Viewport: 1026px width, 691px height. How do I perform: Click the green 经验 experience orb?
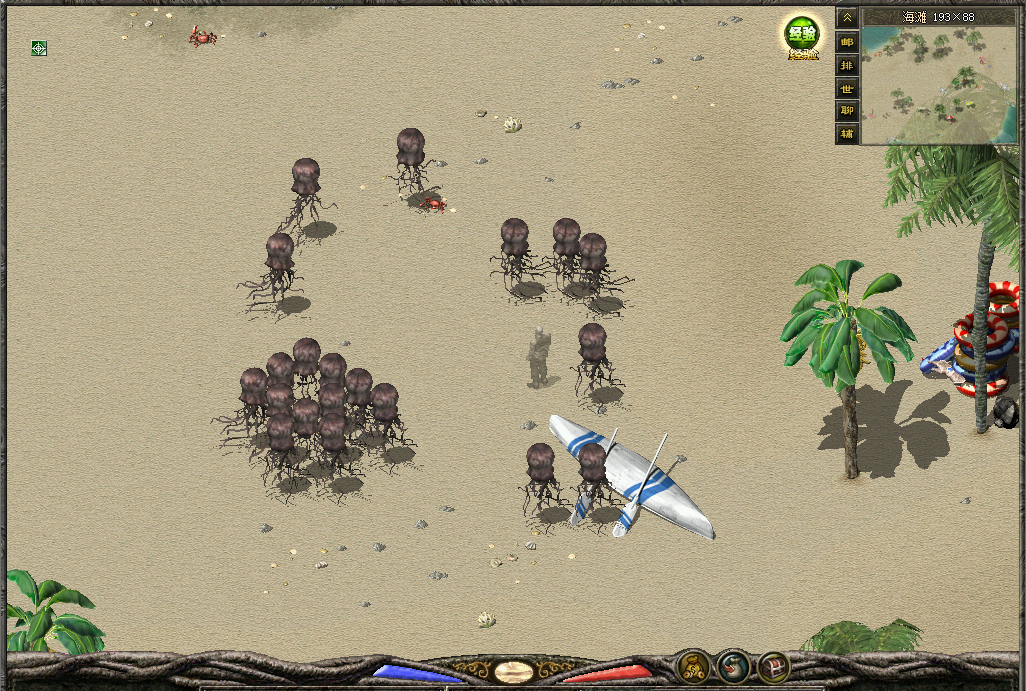pyautogui.click(x=800, y=35)
